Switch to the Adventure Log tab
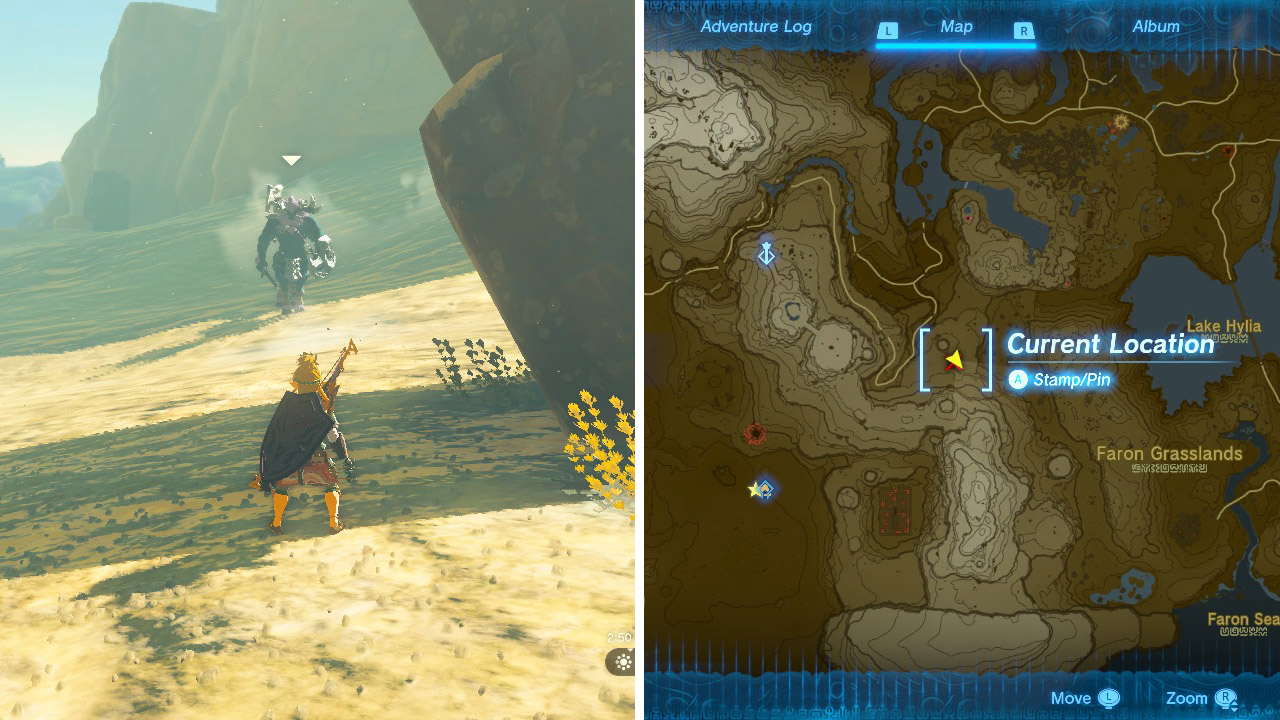This screenshot has height=720, width=1280. (756, 27)
